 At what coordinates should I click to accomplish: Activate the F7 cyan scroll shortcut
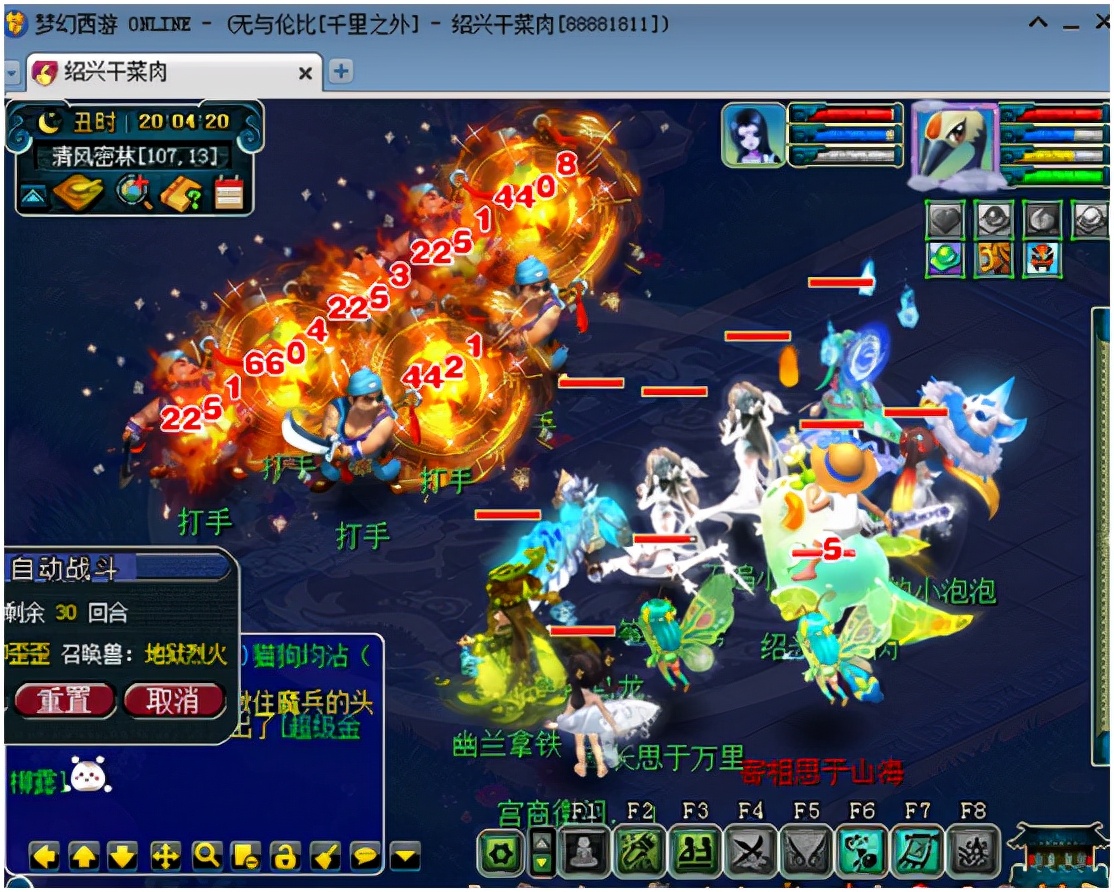pyautogui.click(x=917, y=853)
